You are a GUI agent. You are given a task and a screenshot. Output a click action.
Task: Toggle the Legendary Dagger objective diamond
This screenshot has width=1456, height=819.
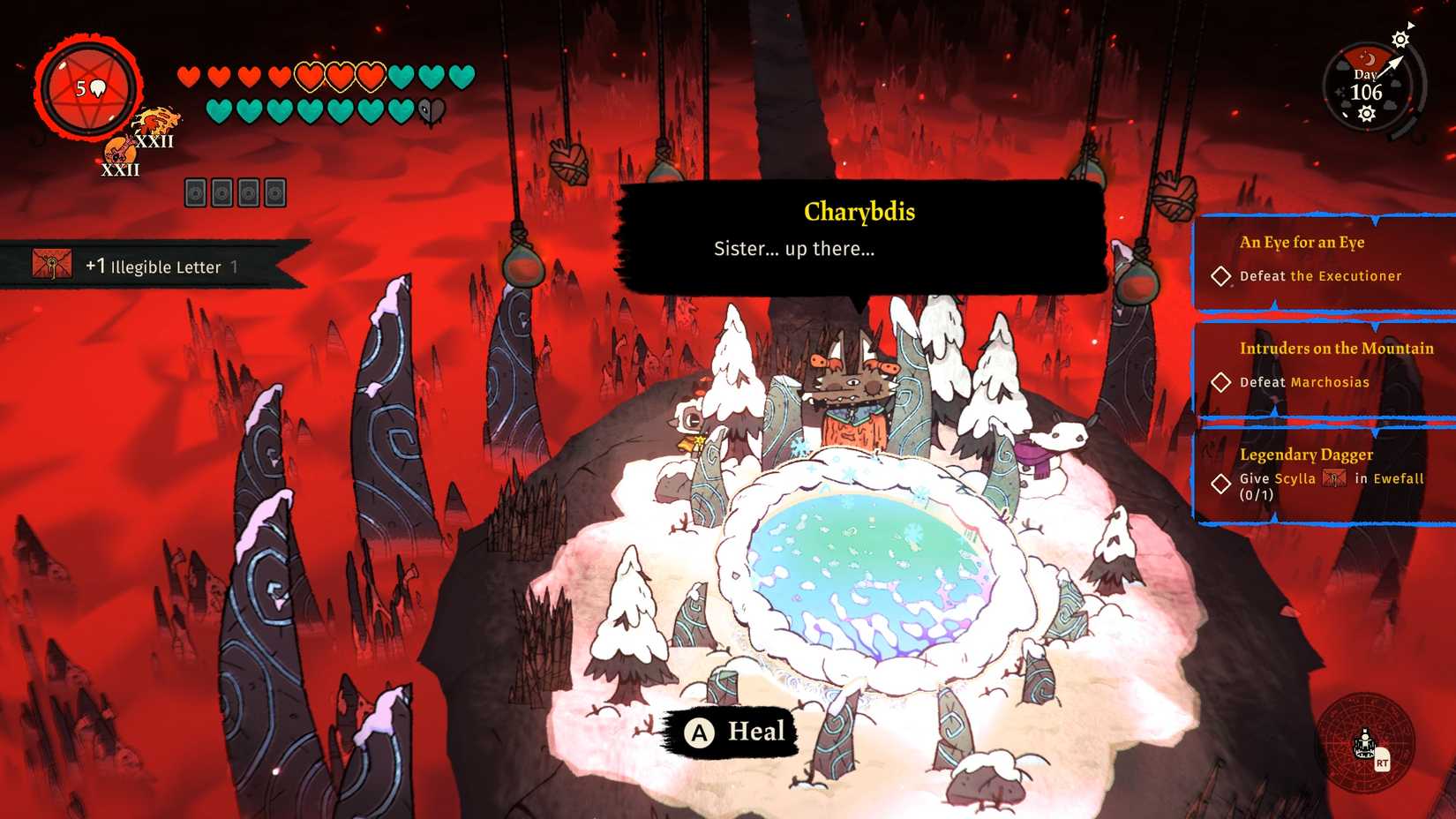(1222, 484)
